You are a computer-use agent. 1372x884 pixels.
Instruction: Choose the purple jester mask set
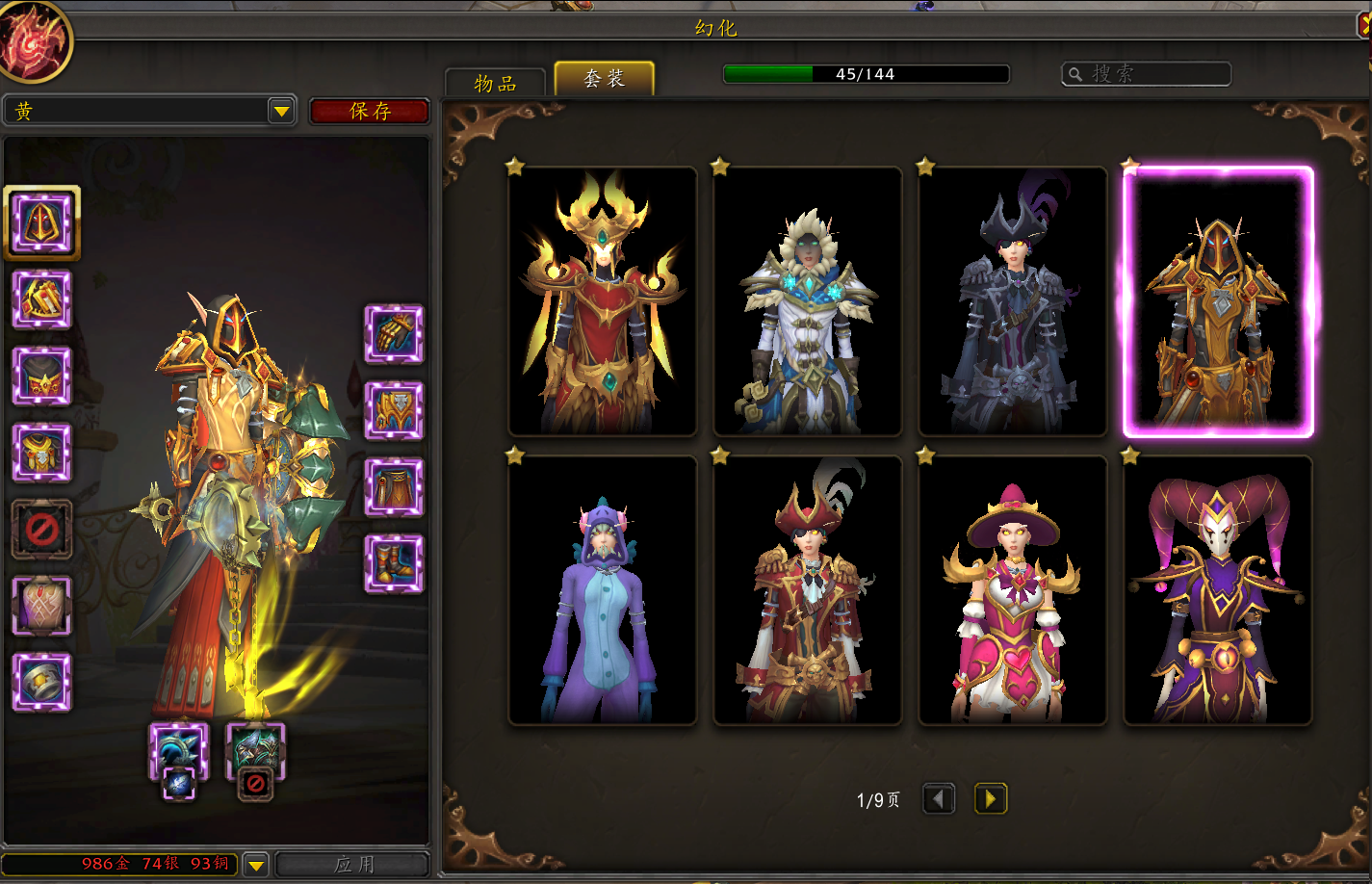pos(1218,589)
